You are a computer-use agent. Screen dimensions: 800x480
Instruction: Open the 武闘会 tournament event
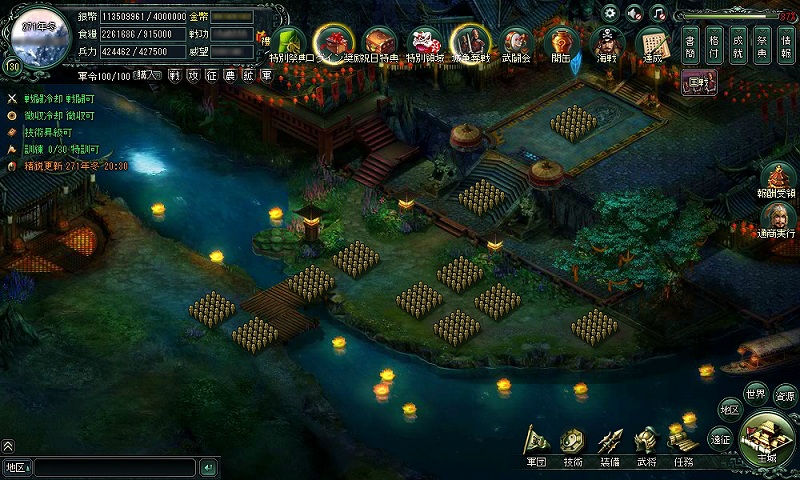(x=515, y=45)
